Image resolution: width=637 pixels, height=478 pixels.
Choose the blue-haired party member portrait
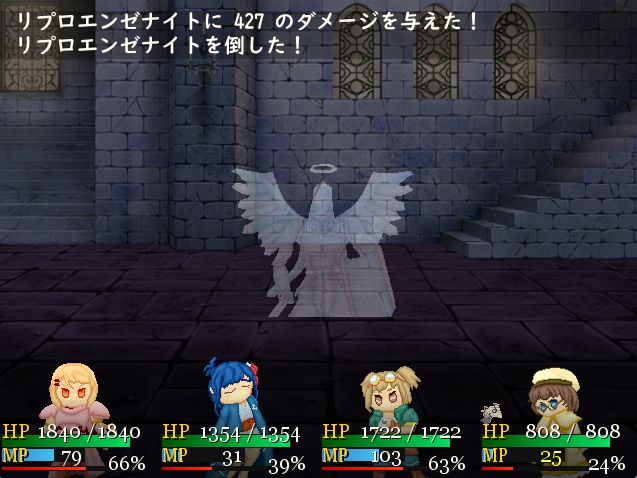(232, 393)
